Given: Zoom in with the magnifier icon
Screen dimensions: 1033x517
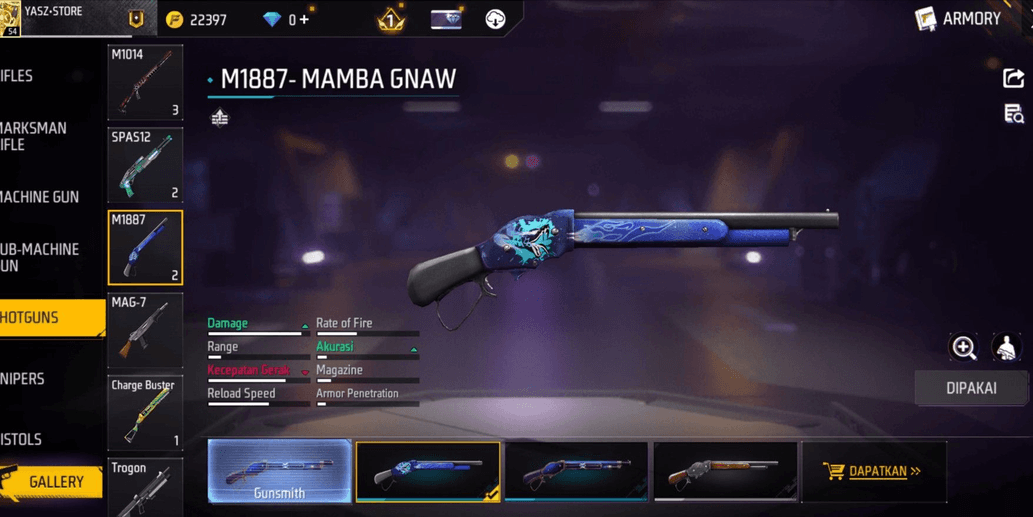Looking at the screenshot, I should pos(964,347).
